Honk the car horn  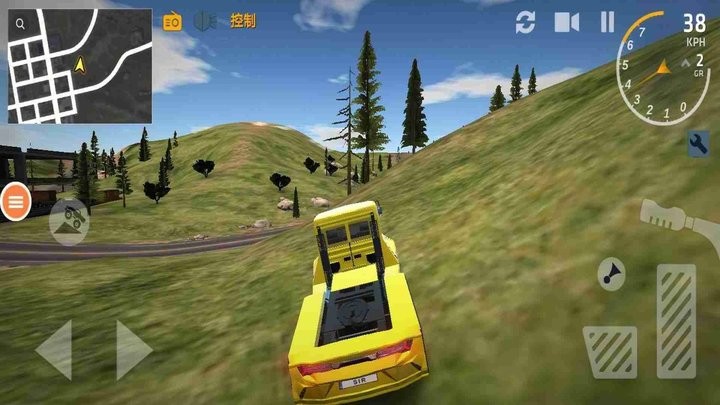(x=610, y=274)
